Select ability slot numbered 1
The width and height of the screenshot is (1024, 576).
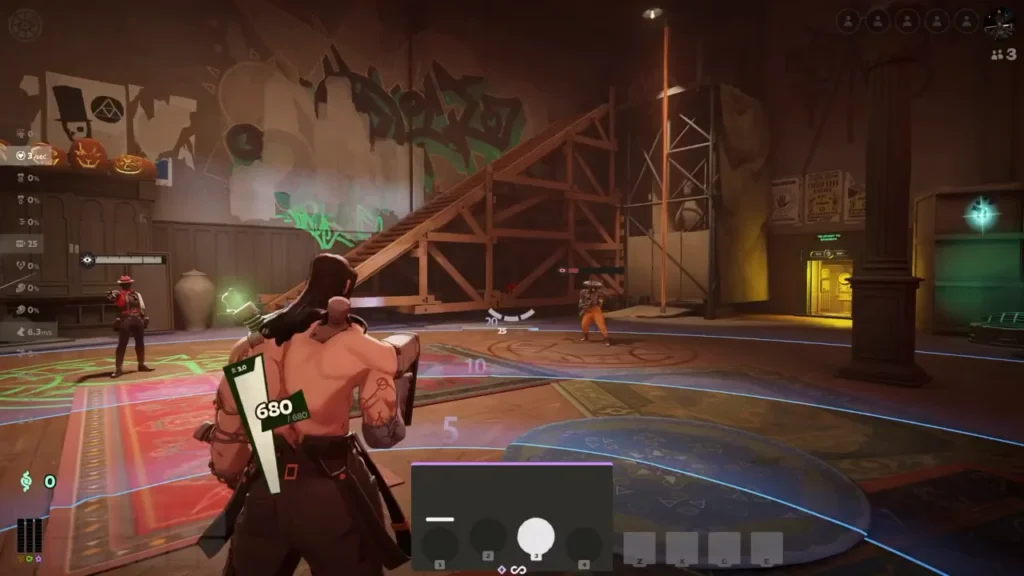point(440,543)
